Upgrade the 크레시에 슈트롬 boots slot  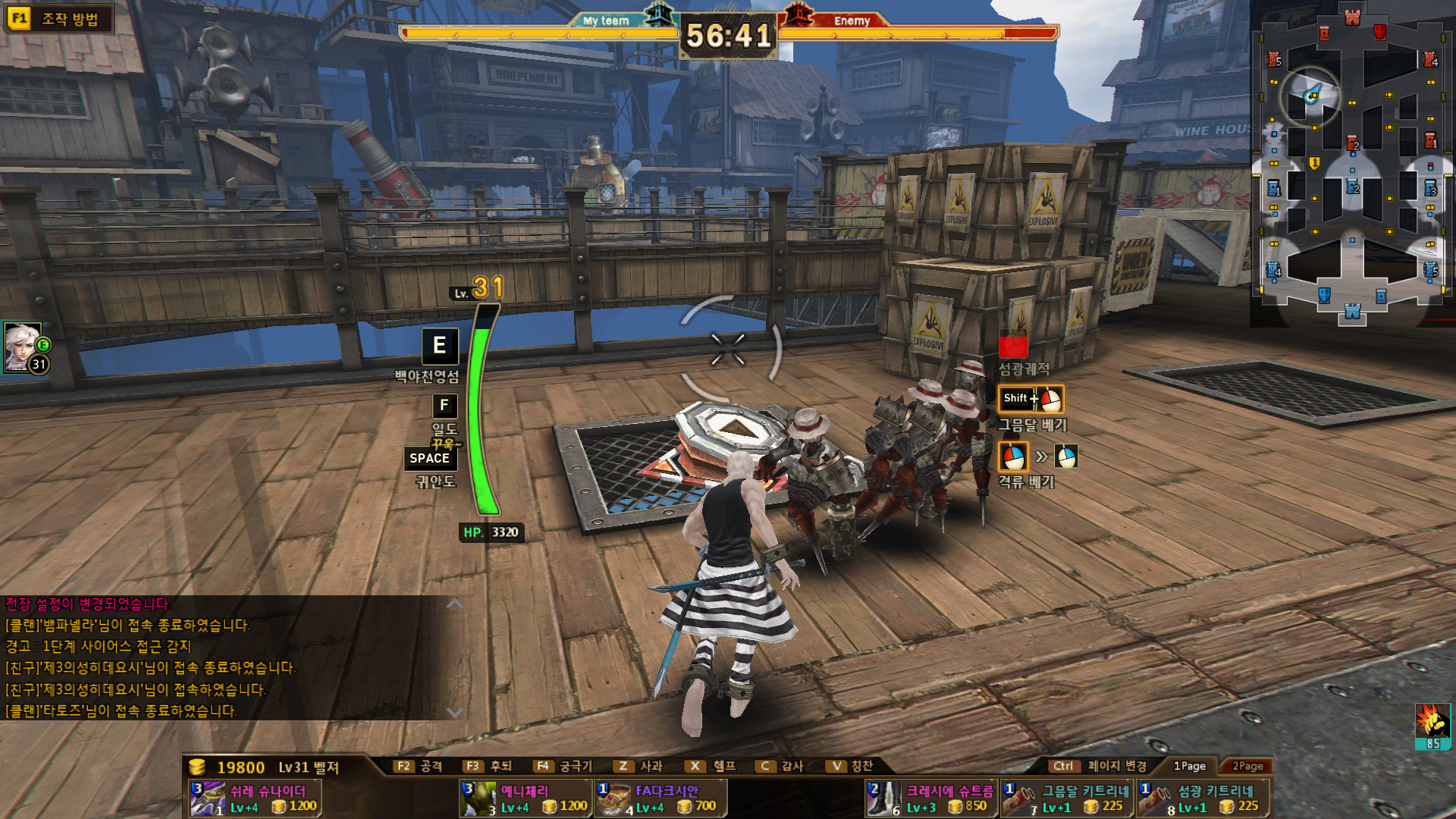pyautogui.click(x=931, y=799)
